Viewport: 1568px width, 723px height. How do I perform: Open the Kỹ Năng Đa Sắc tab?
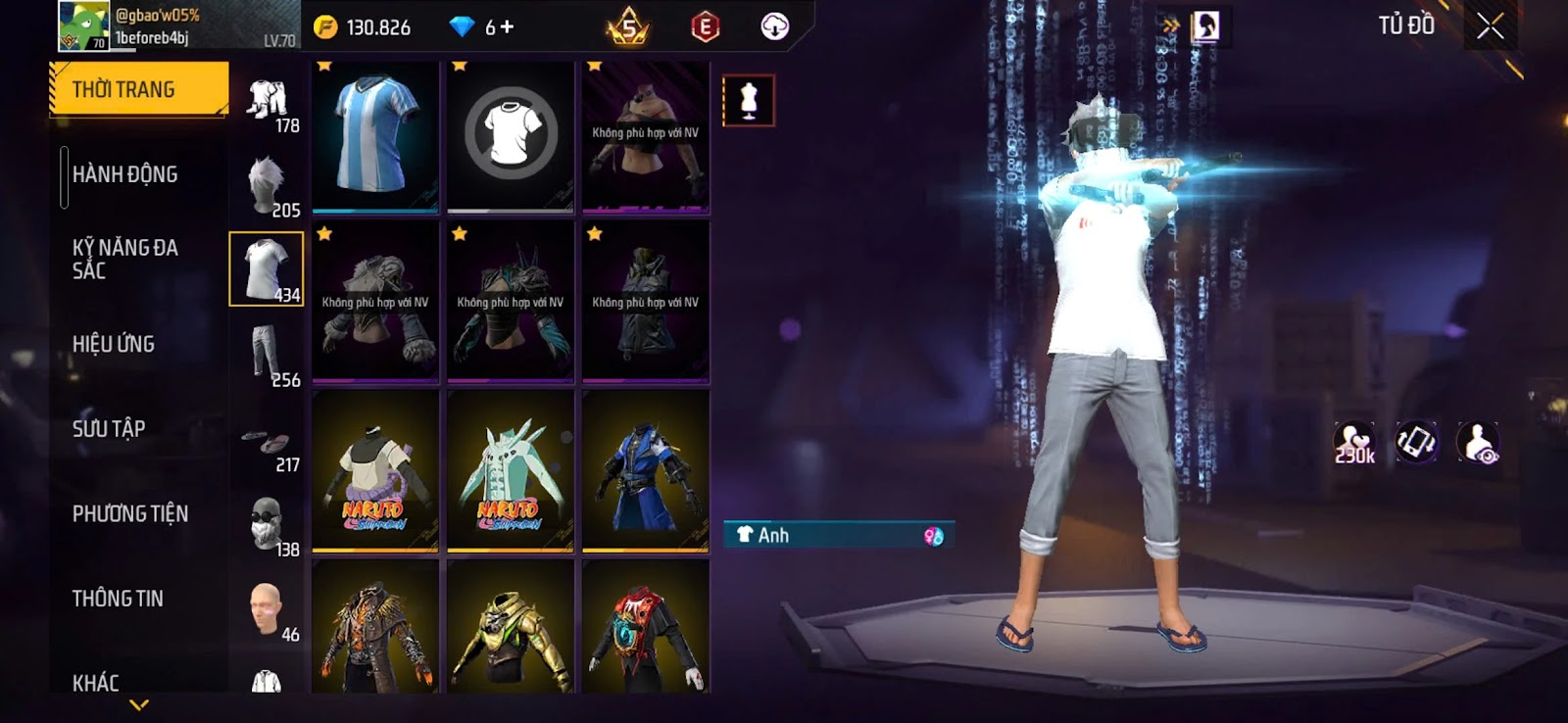coord(125,259)
